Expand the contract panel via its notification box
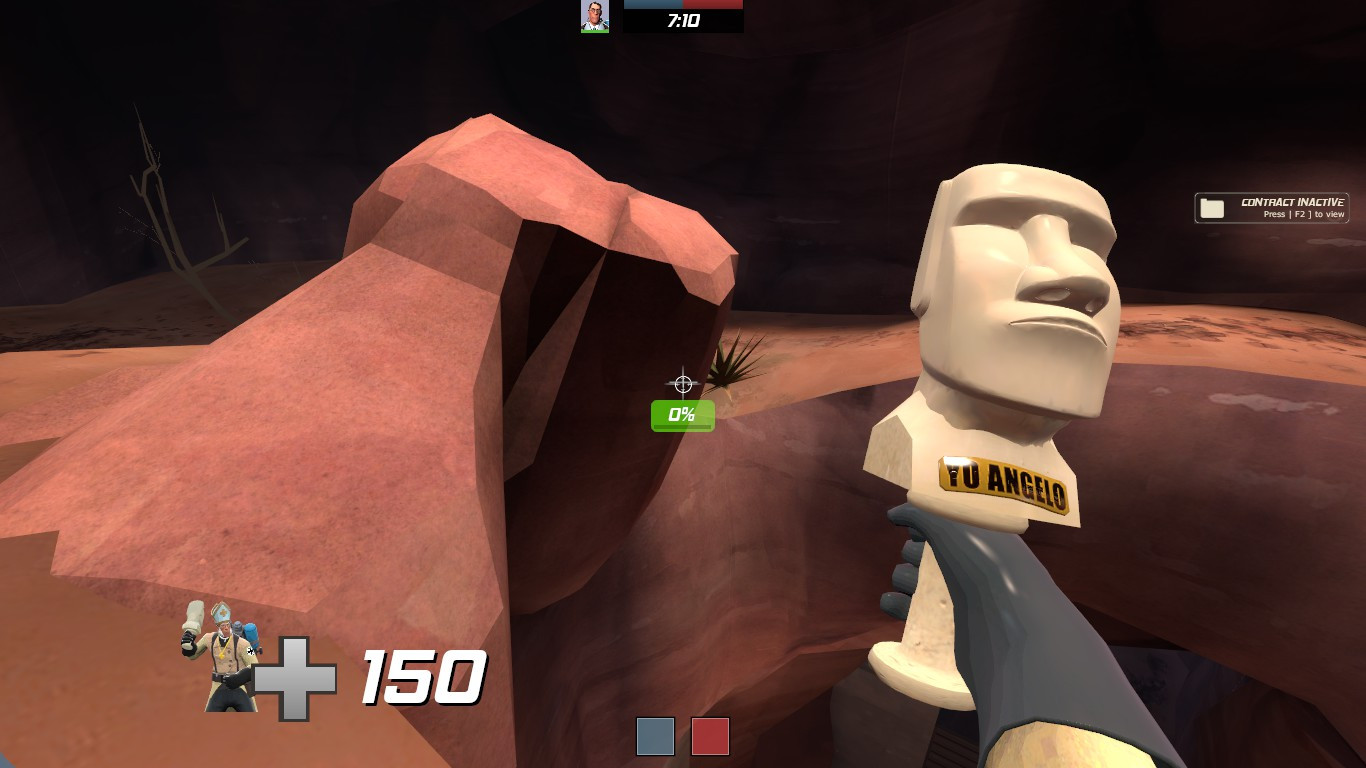Viewport: 1366px width, 768px height. (1270, 207)
